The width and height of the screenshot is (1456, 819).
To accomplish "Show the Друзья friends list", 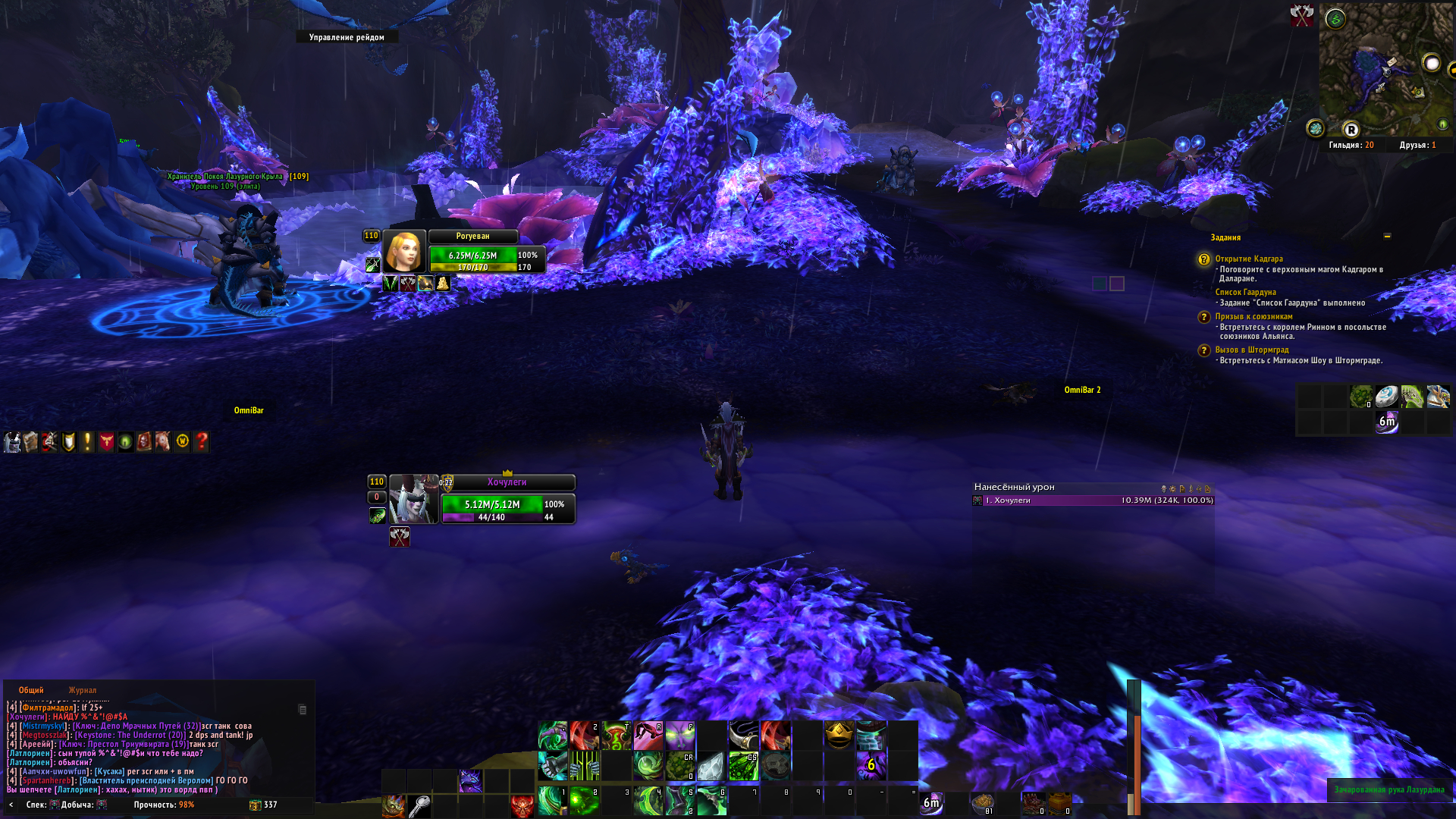I will (1417, 145).
